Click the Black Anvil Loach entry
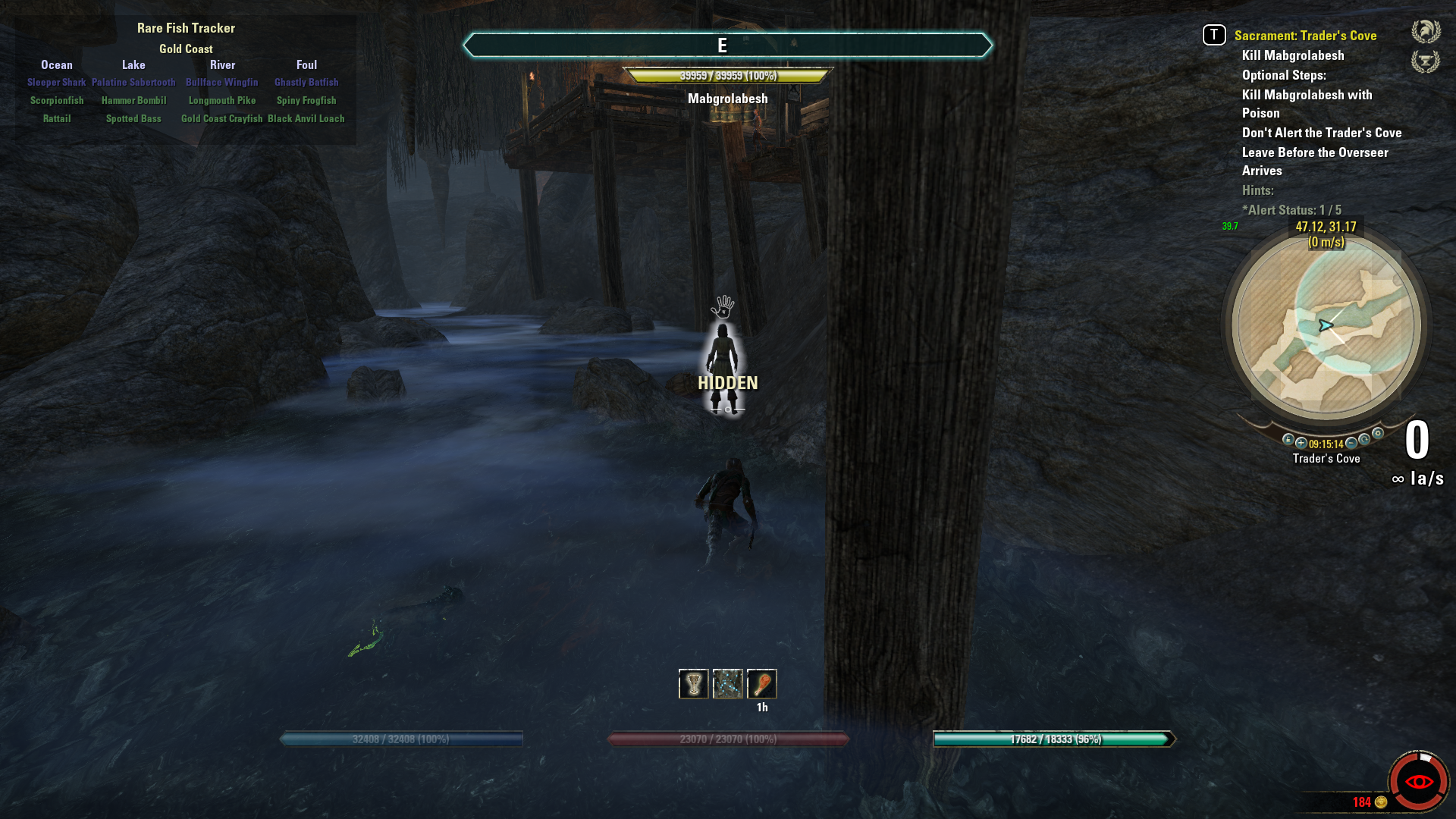The height and width of the screenshot is (819, 1456). pos(306,119)
